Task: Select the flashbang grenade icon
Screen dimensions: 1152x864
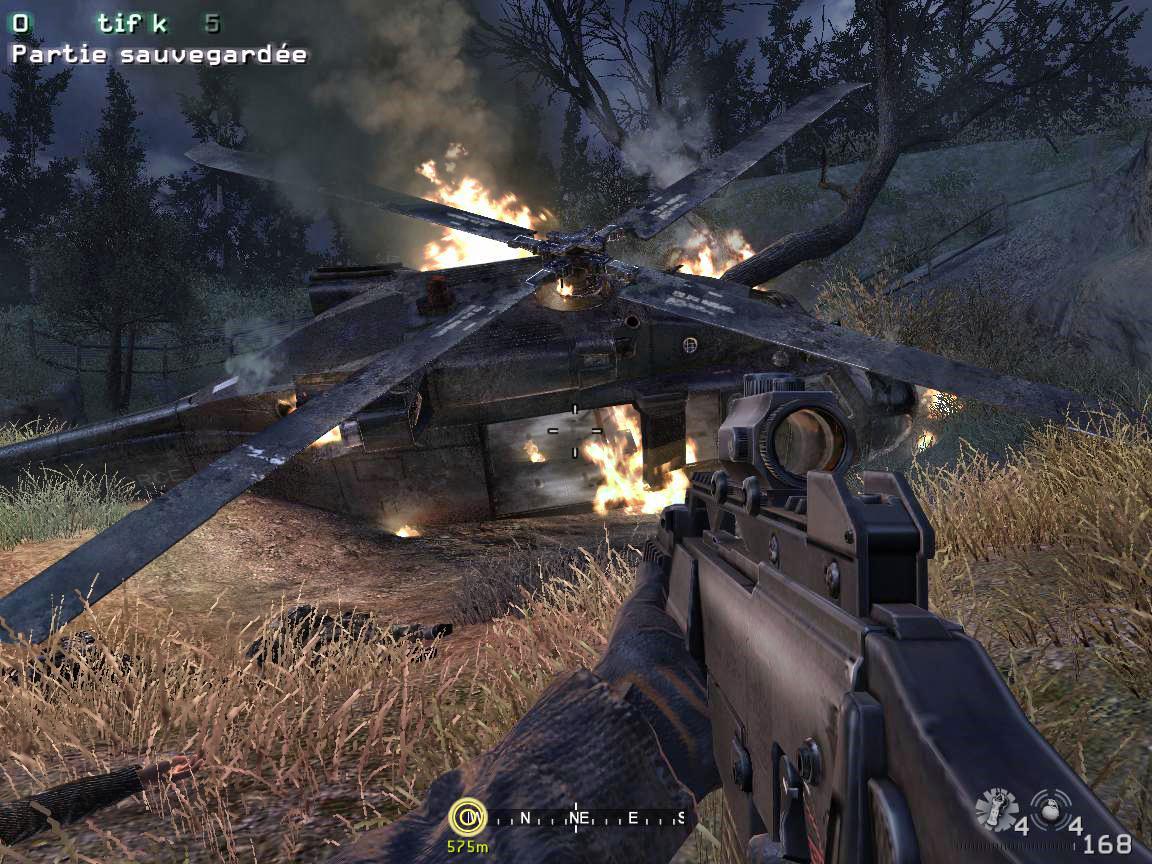Action: [995, 808]
